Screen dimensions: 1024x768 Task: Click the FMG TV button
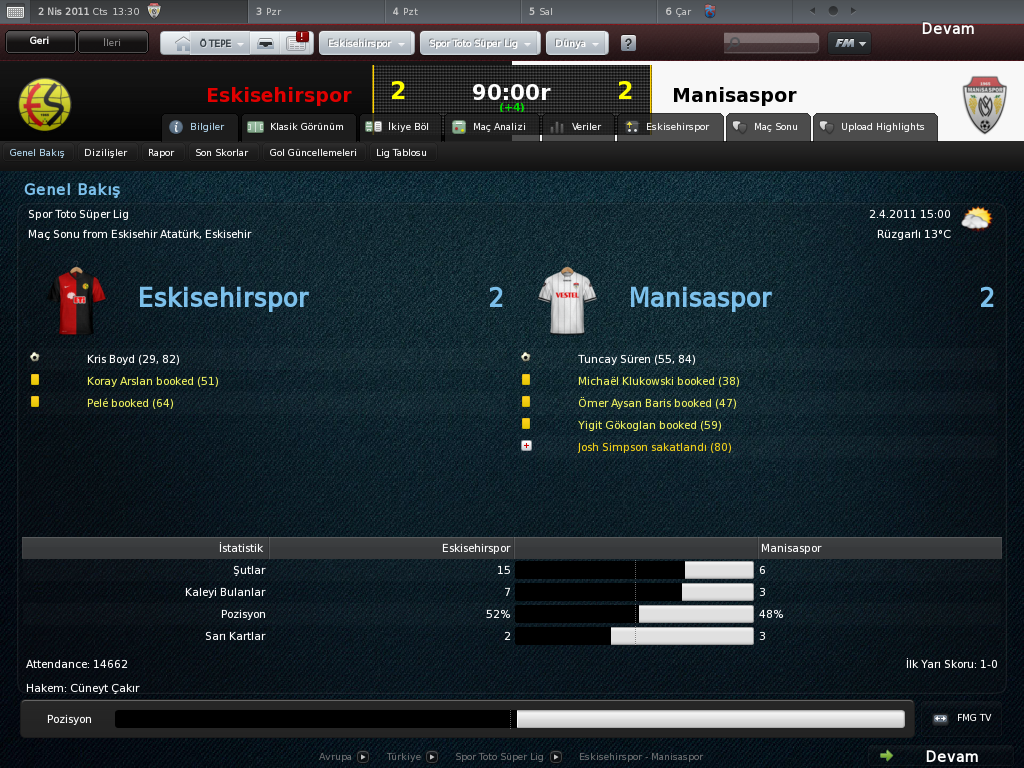[964, 718]
